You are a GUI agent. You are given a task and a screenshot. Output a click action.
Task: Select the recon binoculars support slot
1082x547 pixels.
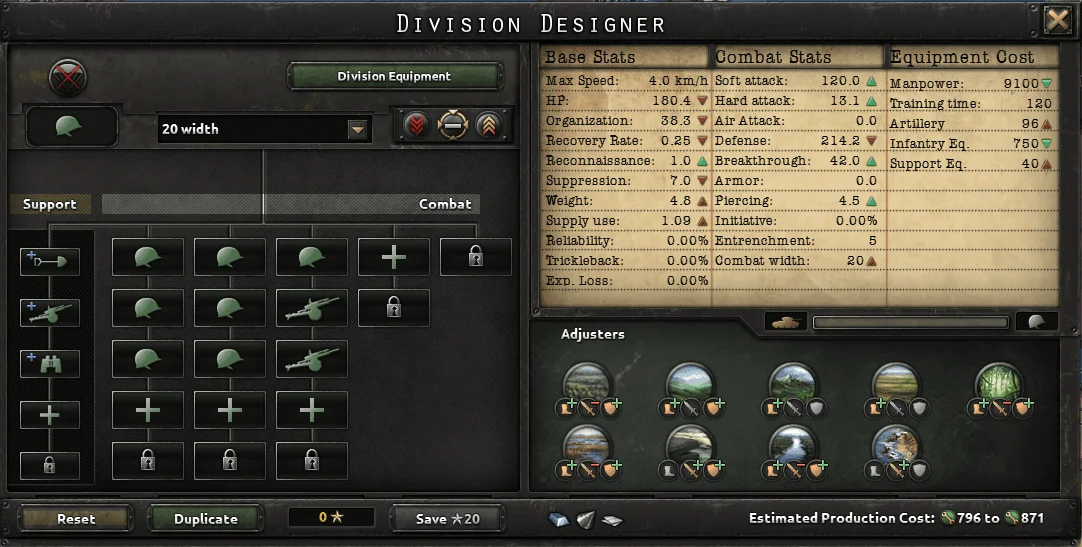(49, 362)
